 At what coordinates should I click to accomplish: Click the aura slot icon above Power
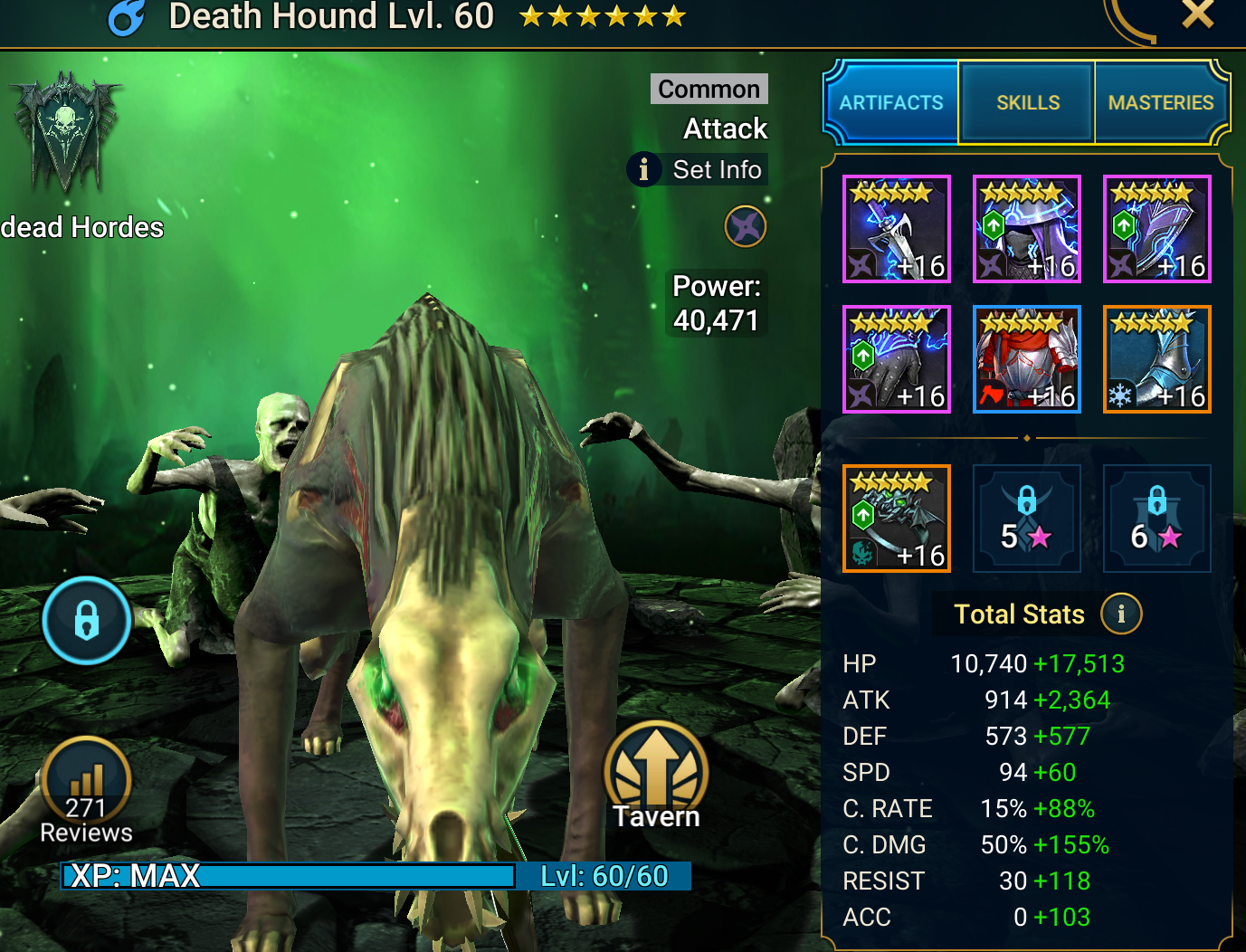point(746,227)
